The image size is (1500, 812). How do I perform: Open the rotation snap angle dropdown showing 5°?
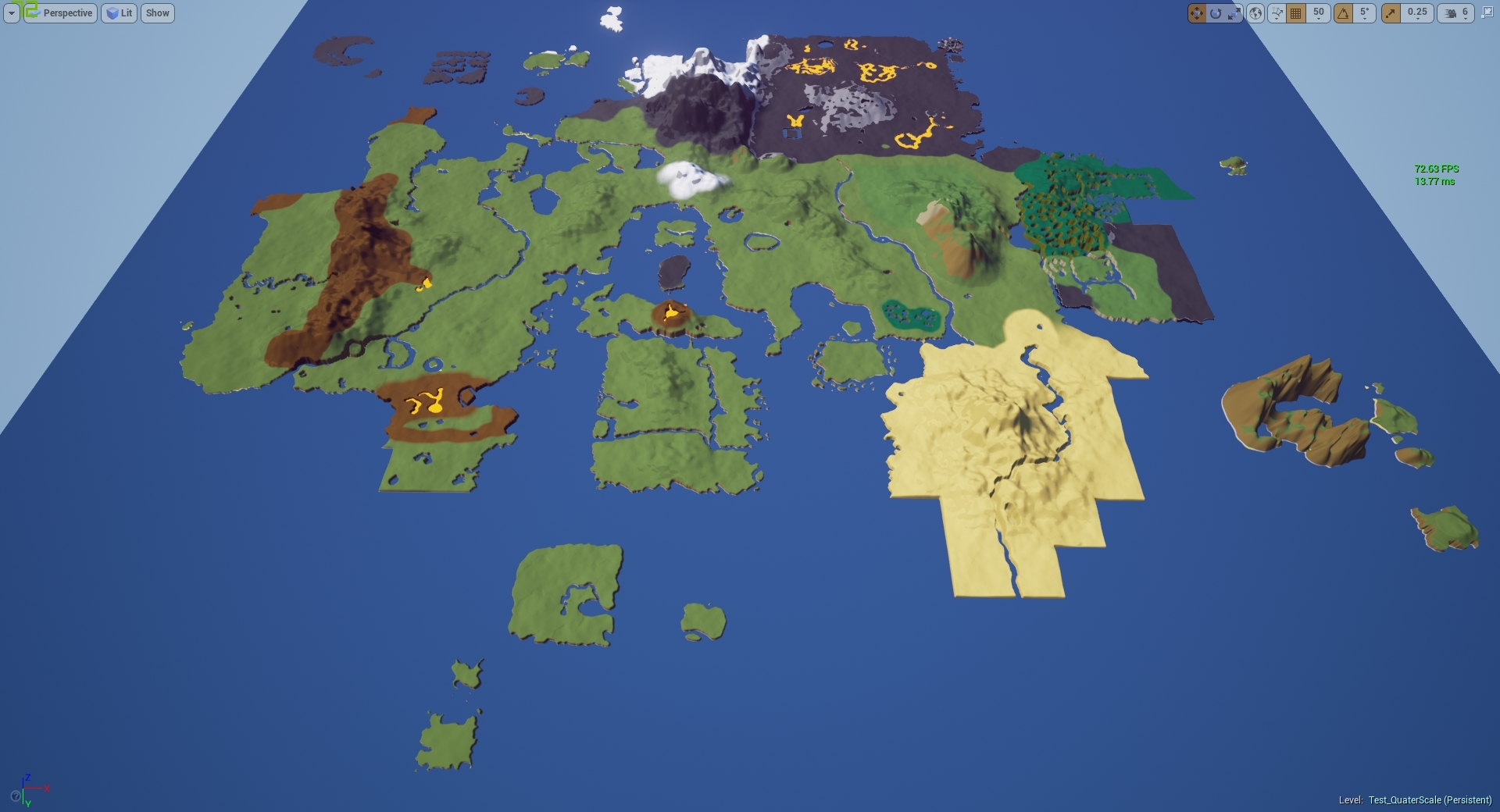[x=1365, y=13]
